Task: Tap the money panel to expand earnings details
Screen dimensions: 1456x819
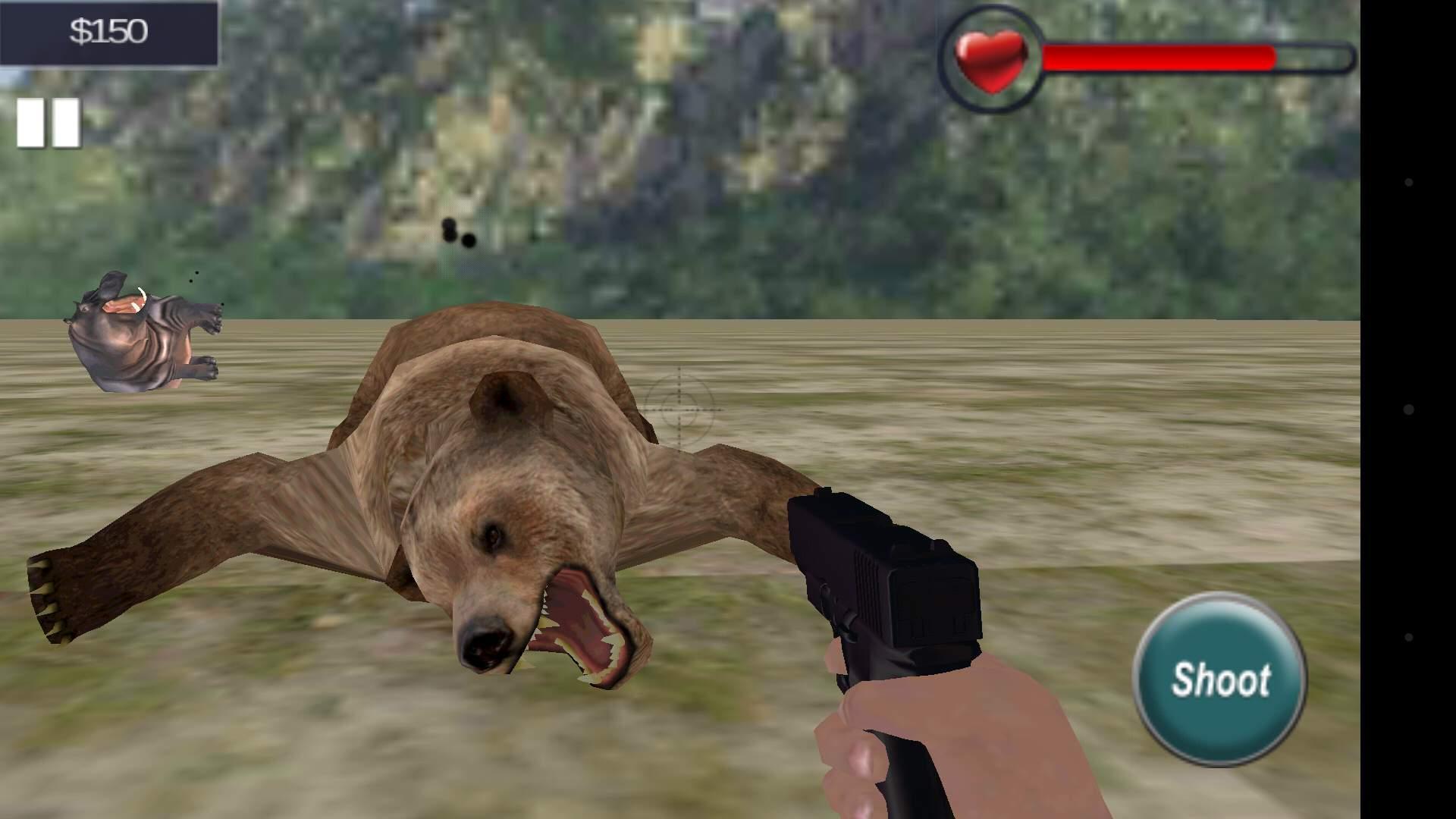Action: click(108, 31)
